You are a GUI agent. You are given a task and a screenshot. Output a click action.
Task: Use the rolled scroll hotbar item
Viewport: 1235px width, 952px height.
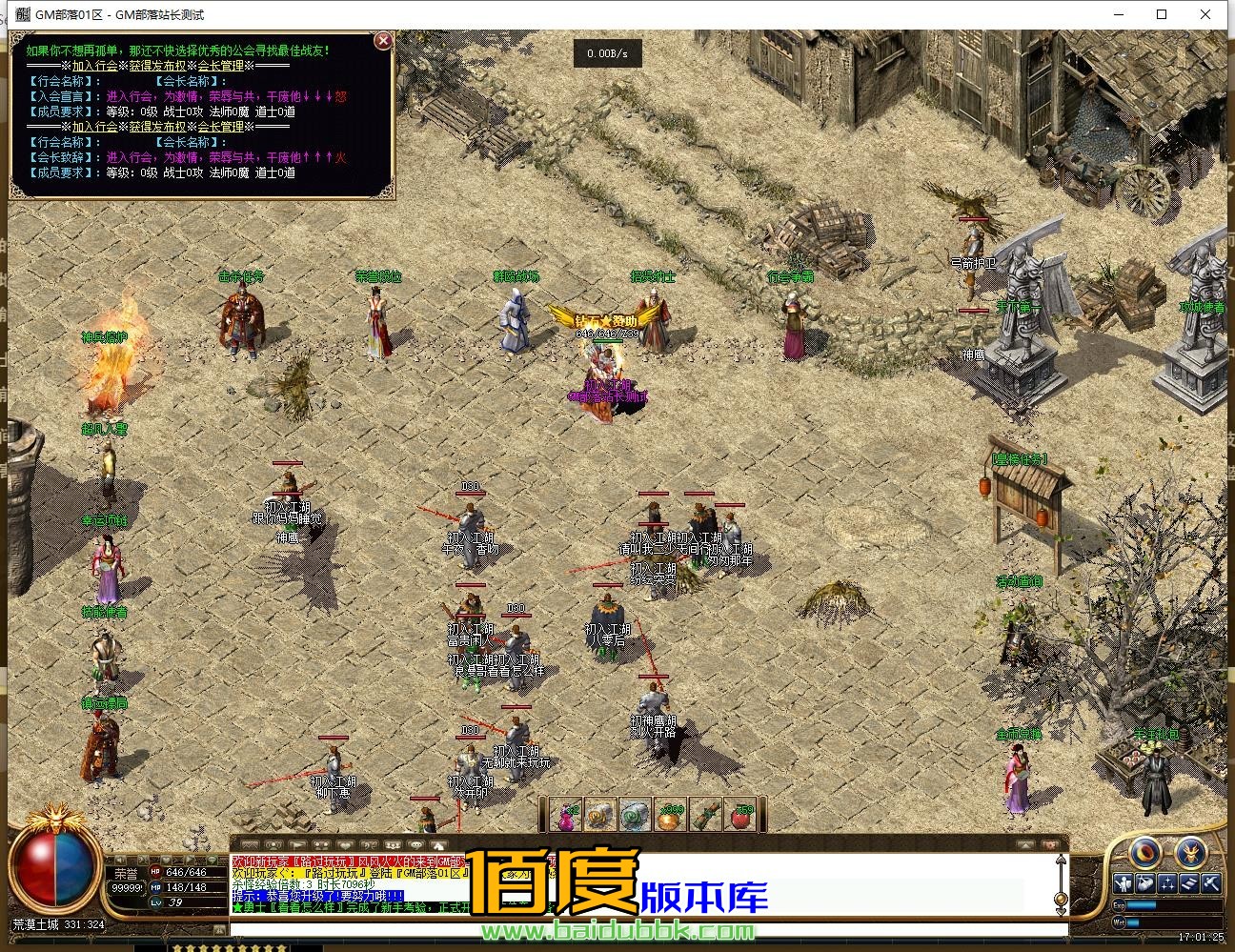[x=705, y=816]
